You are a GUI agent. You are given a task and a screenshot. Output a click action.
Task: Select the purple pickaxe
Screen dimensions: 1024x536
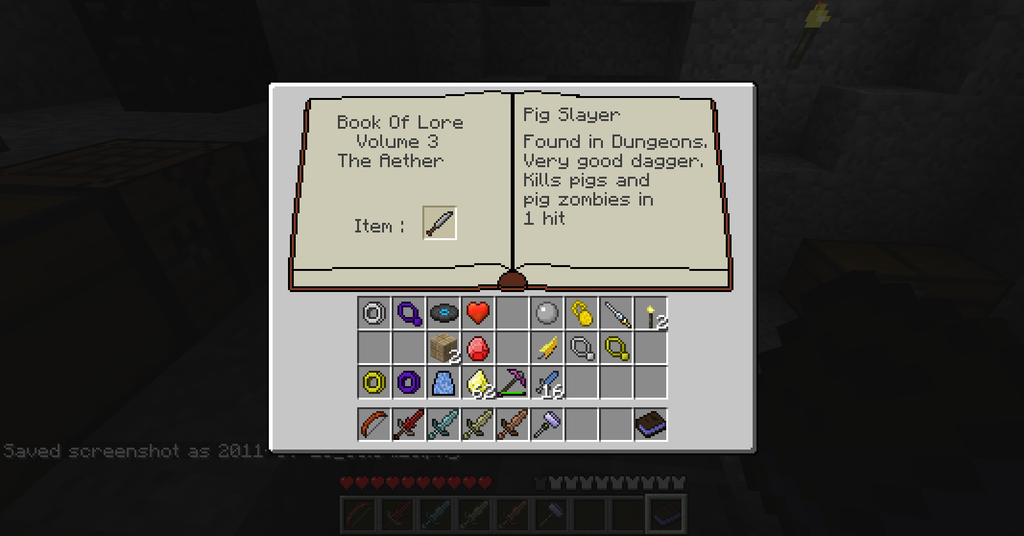point(512,382)
